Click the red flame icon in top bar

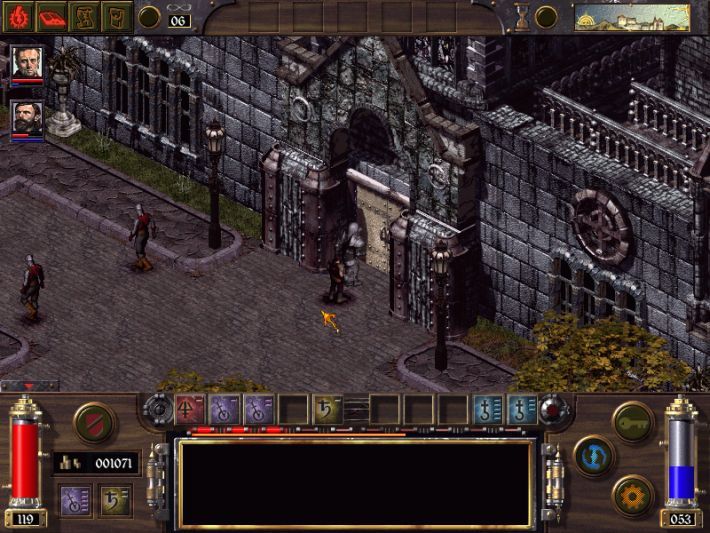tap(21, 16)
